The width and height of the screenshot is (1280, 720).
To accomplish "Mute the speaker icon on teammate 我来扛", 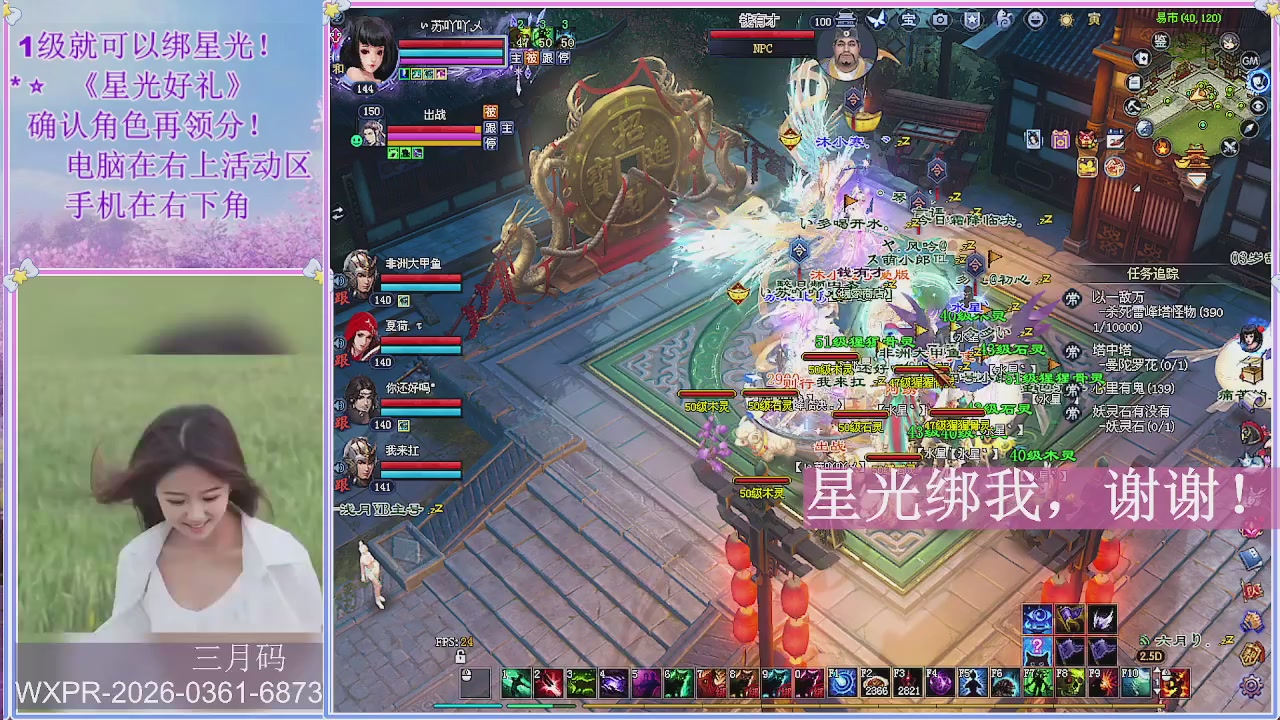I will coord(339,466).
